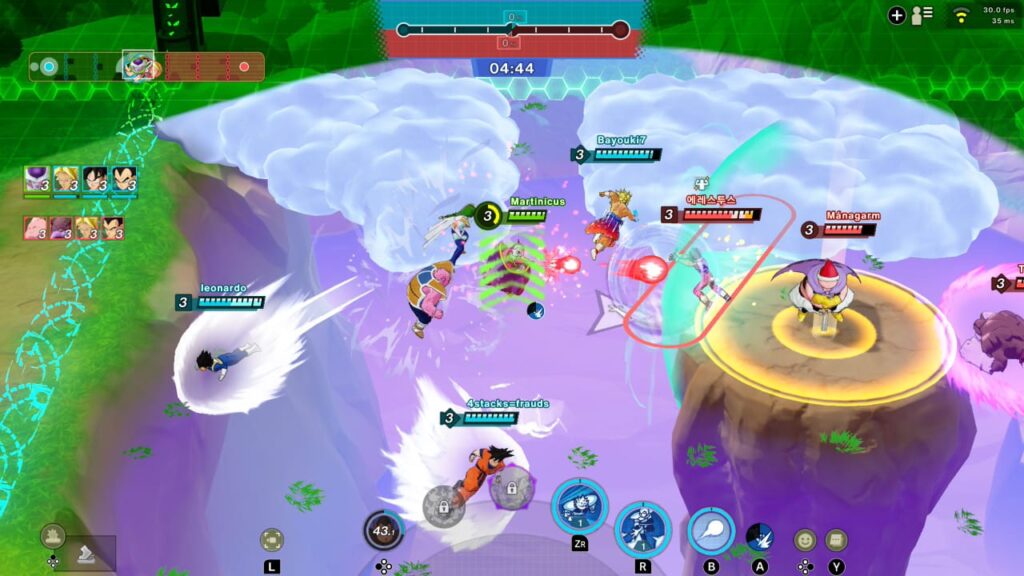
Task: Select the blonde Super Saiyan enemy portrait
Action: (89, 228)
